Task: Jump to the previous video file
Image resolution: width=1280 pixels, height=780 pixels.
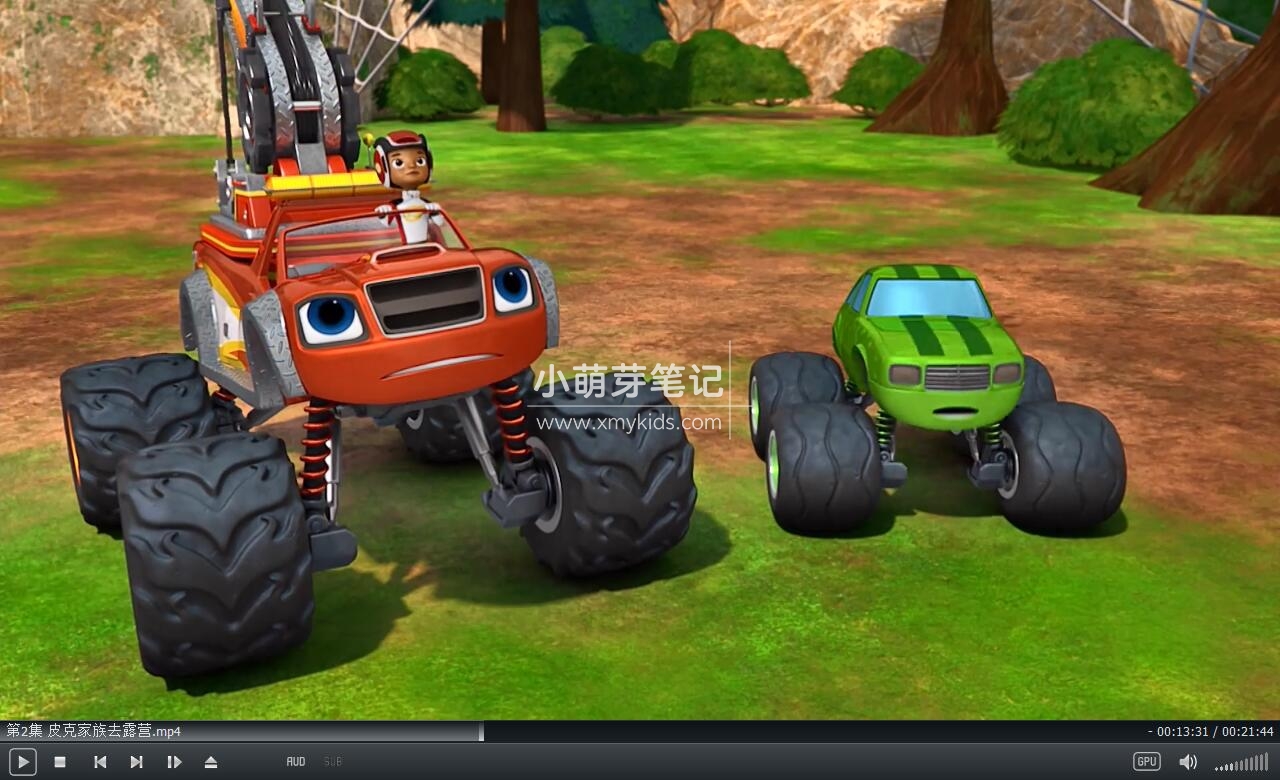Action: pyautogui.click(x=99, y=761)
